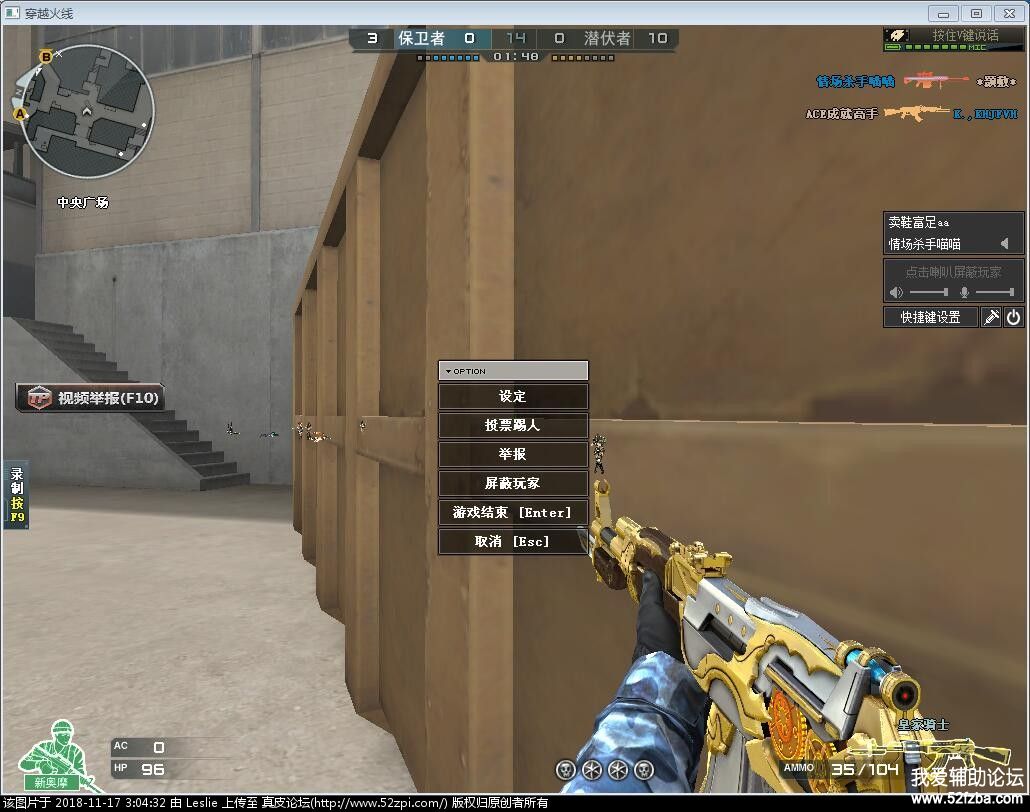Select the 举报 report option
The height and width of the screenshot is (812, 1030).
(x=512, y=455)
